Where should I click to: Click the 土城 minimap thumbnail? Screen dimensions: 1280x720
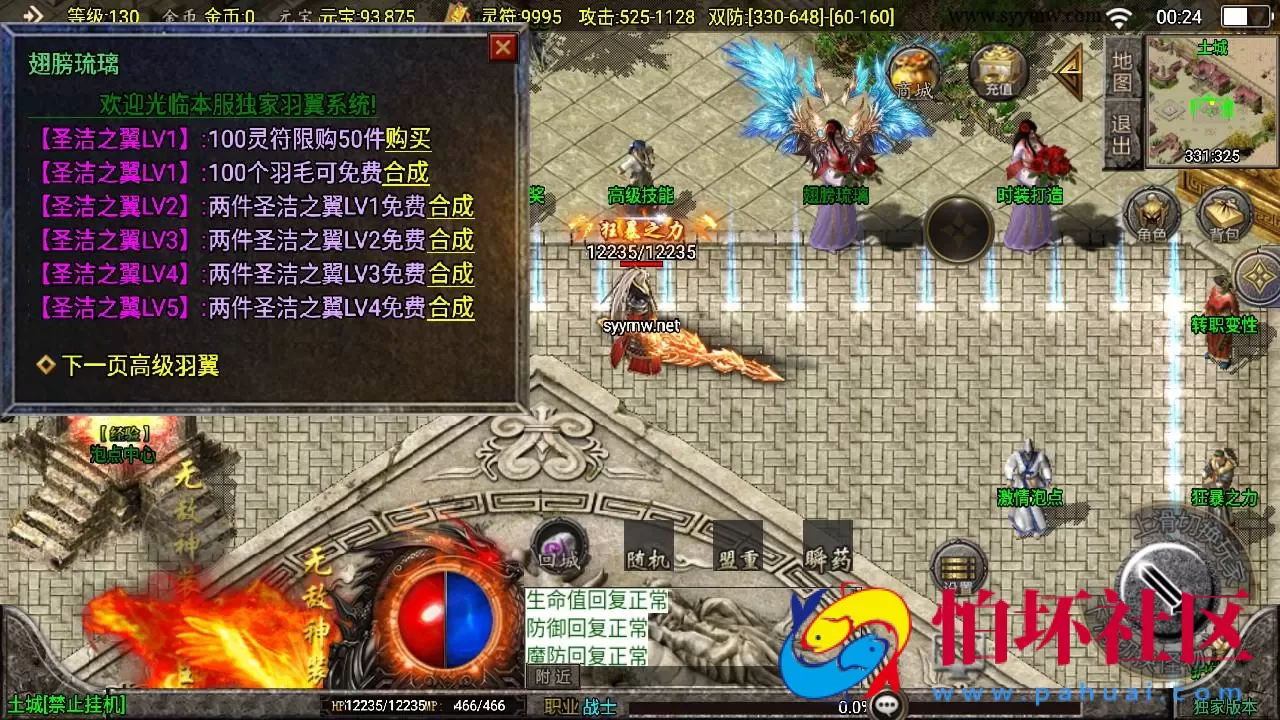[x=1208, y=105]
